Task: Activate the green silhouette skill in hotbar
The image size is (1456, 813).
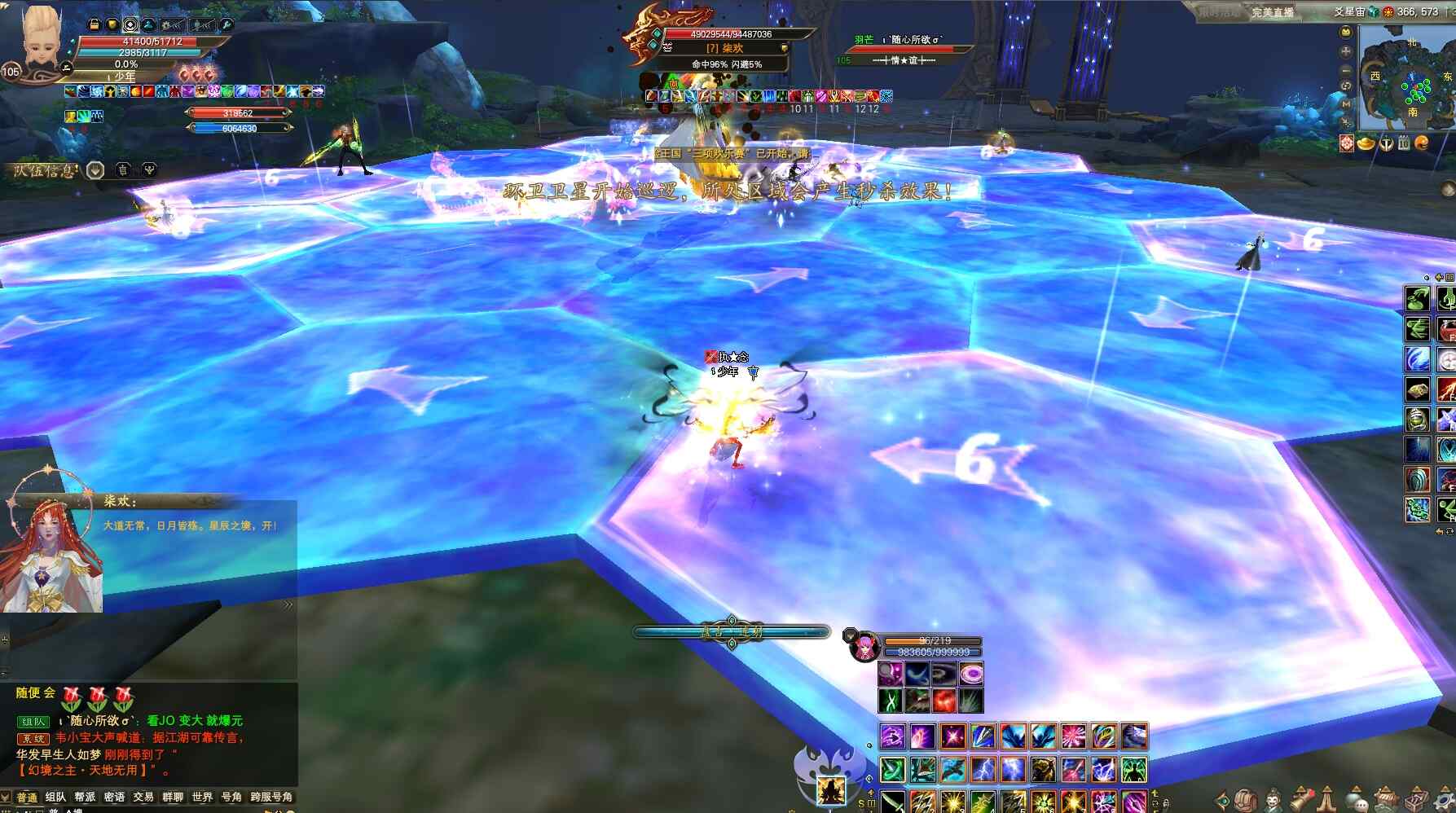Action: 1134,769
